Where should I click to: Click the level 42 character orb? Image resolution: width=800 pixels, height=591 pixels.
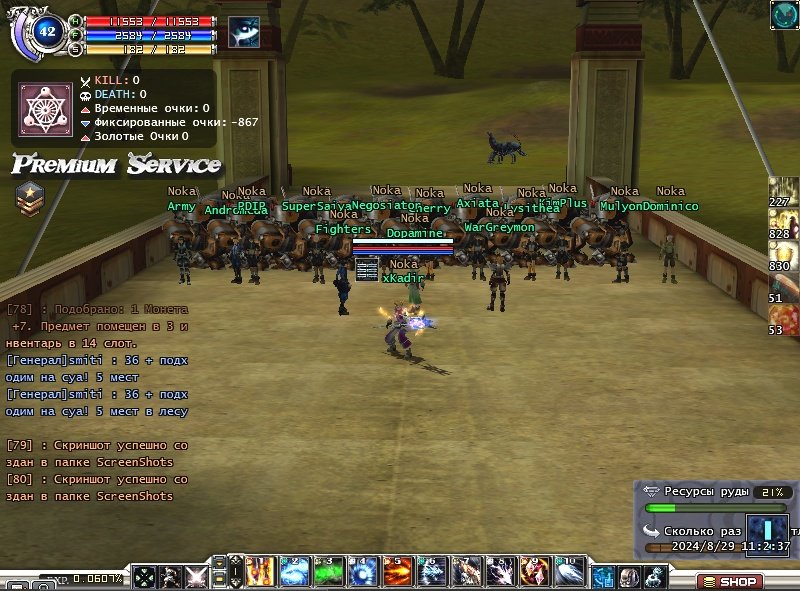point(46,31)
